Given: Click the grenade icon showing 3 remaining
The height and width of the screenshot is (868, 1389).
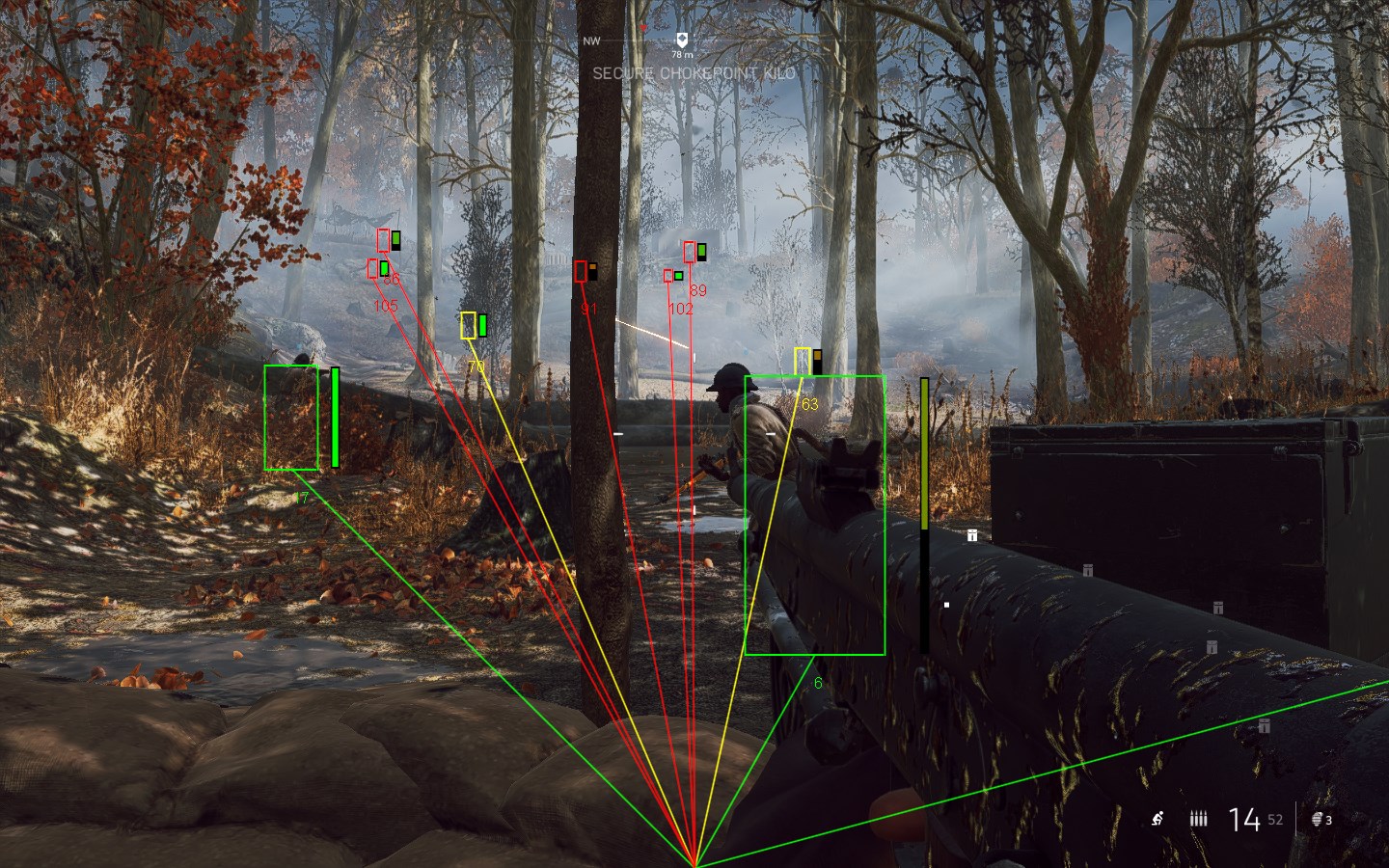Looking at the screenshot, I should (1318, 819).
